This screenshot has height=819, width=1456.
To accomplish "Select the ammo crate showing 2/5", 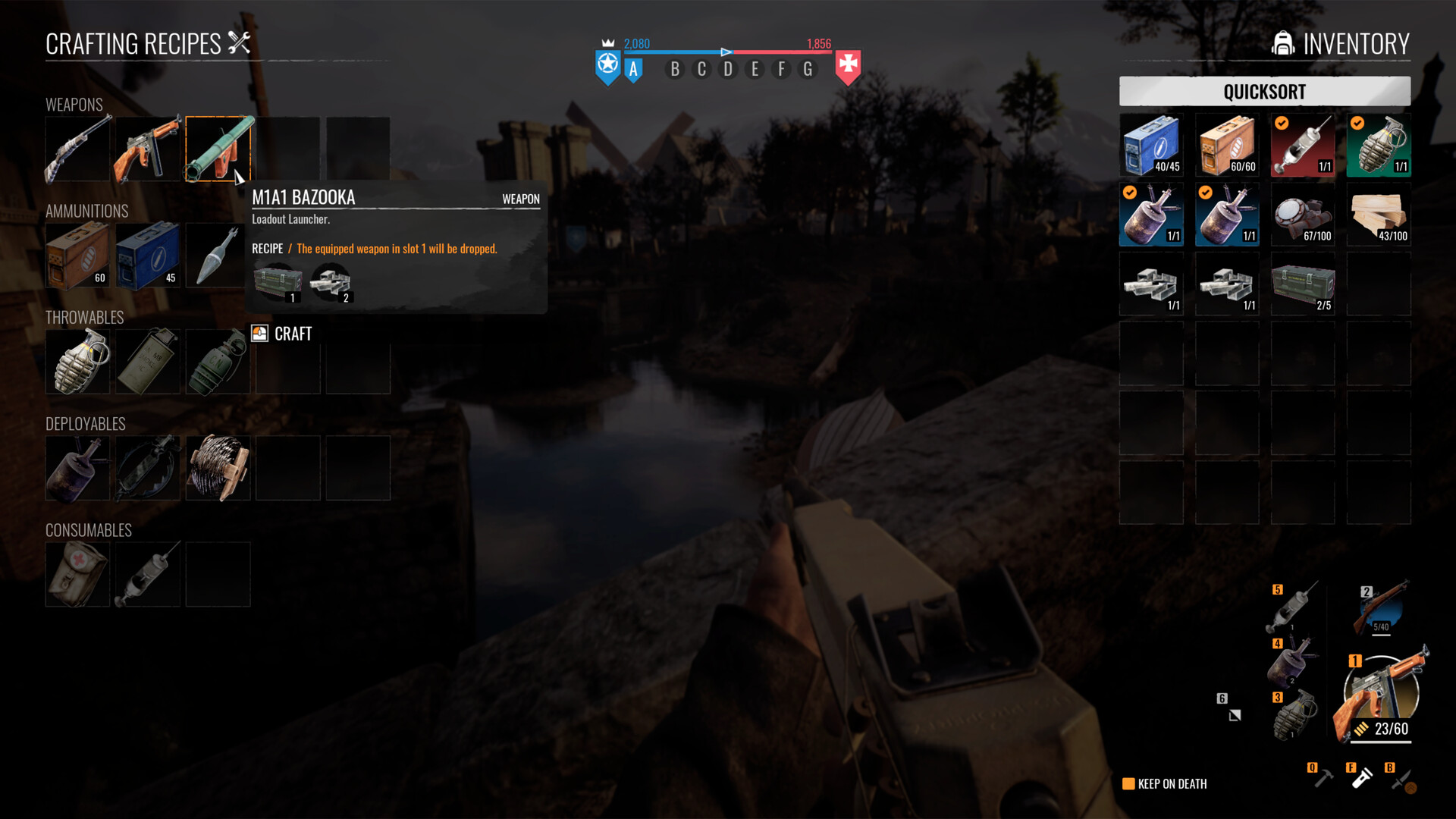I will point(1303,284).
